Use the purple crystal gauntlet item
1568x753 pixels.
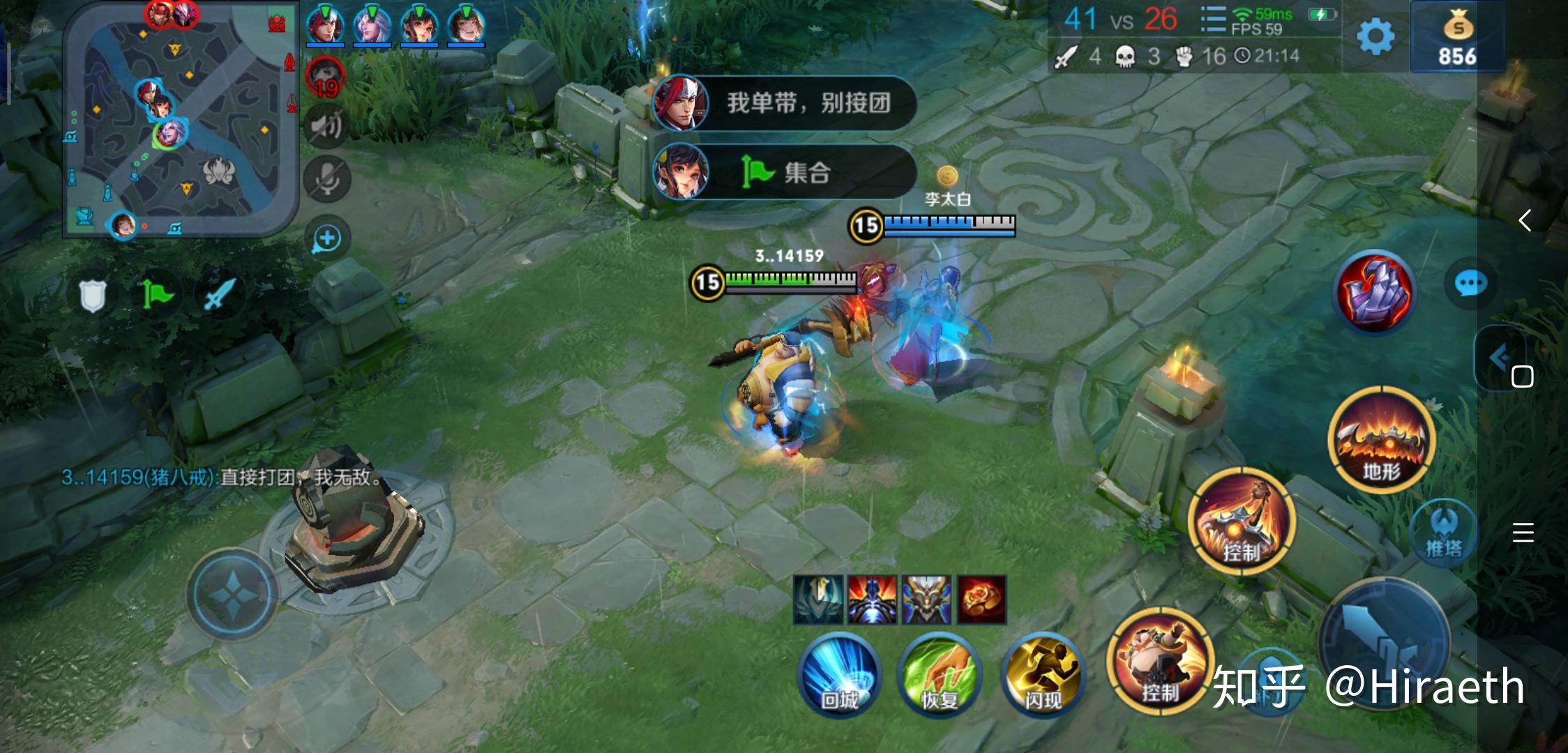coord(1373,291)
